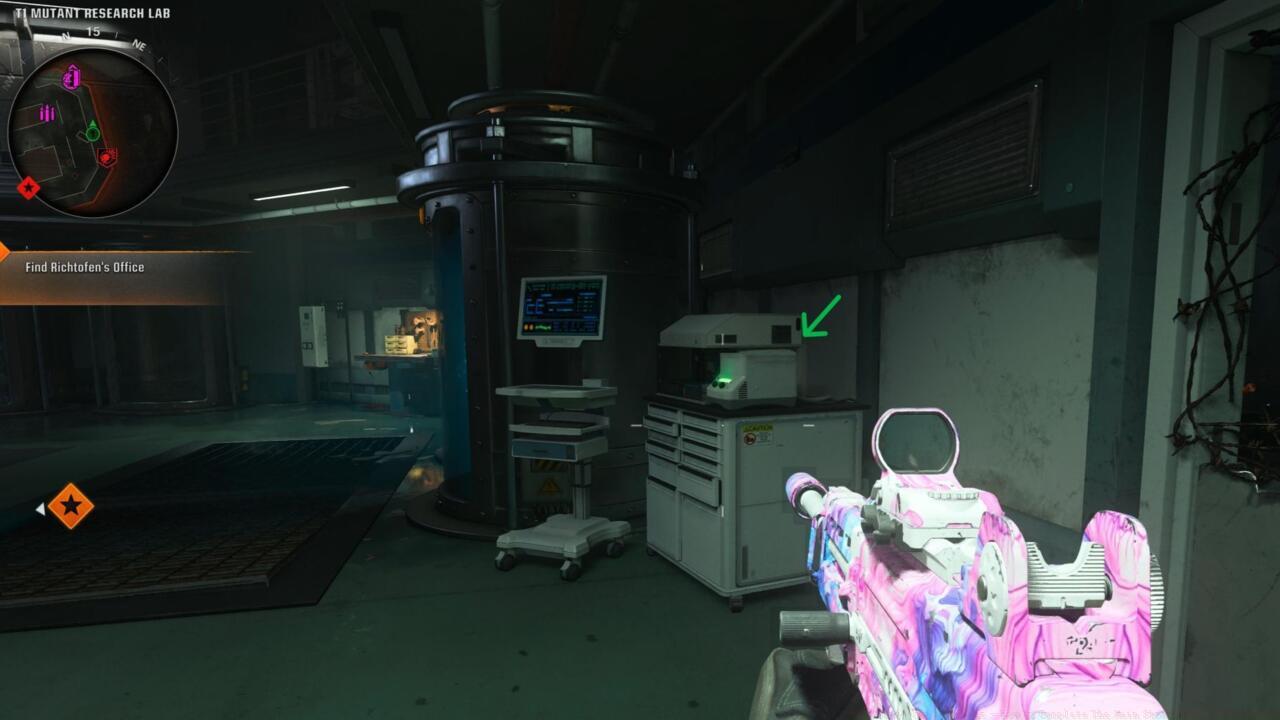Select the red diamond waypoint icon on minimap
1280x720 pixels.
pyautogui.click(x=28, y=185)
